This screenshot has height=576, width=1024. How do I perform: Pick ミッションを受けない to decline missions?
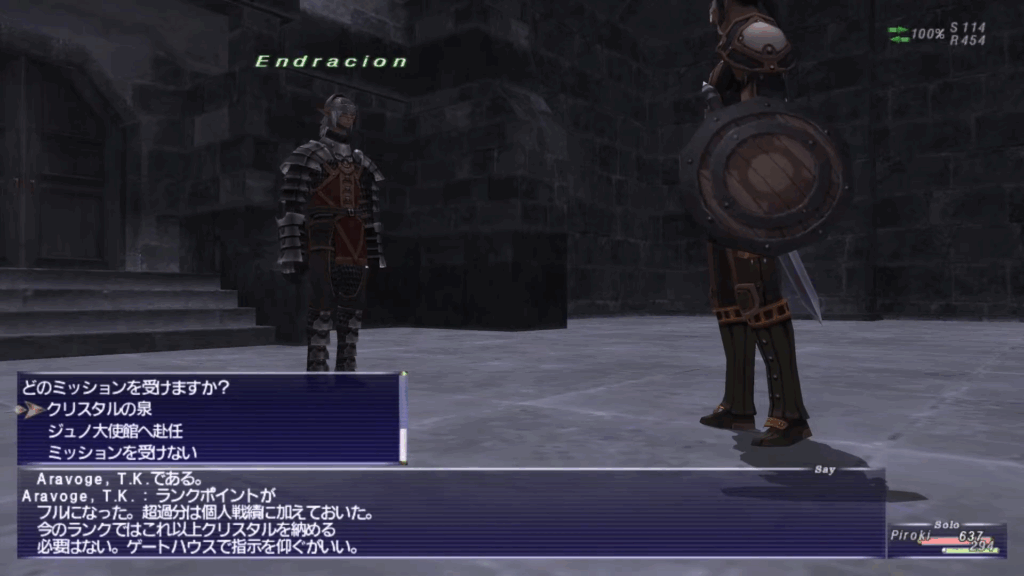click(x=111, y=452)
